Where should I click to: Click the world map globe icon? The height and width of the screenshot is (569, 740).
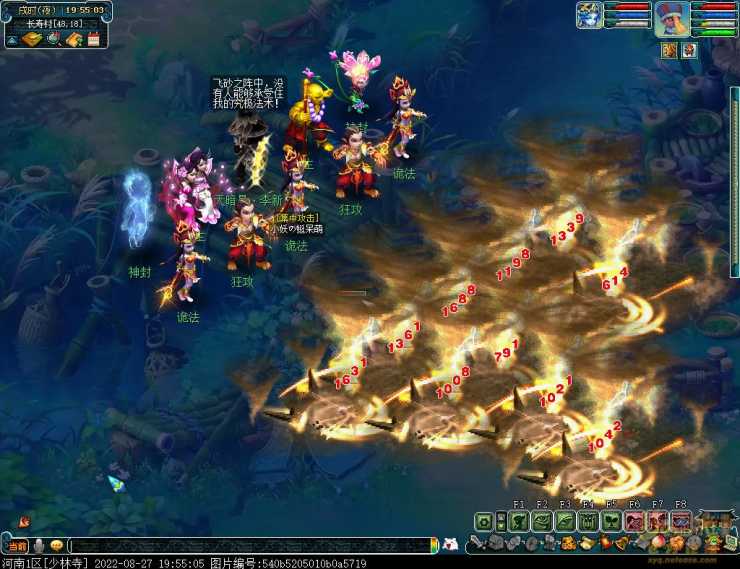point(53,40)
